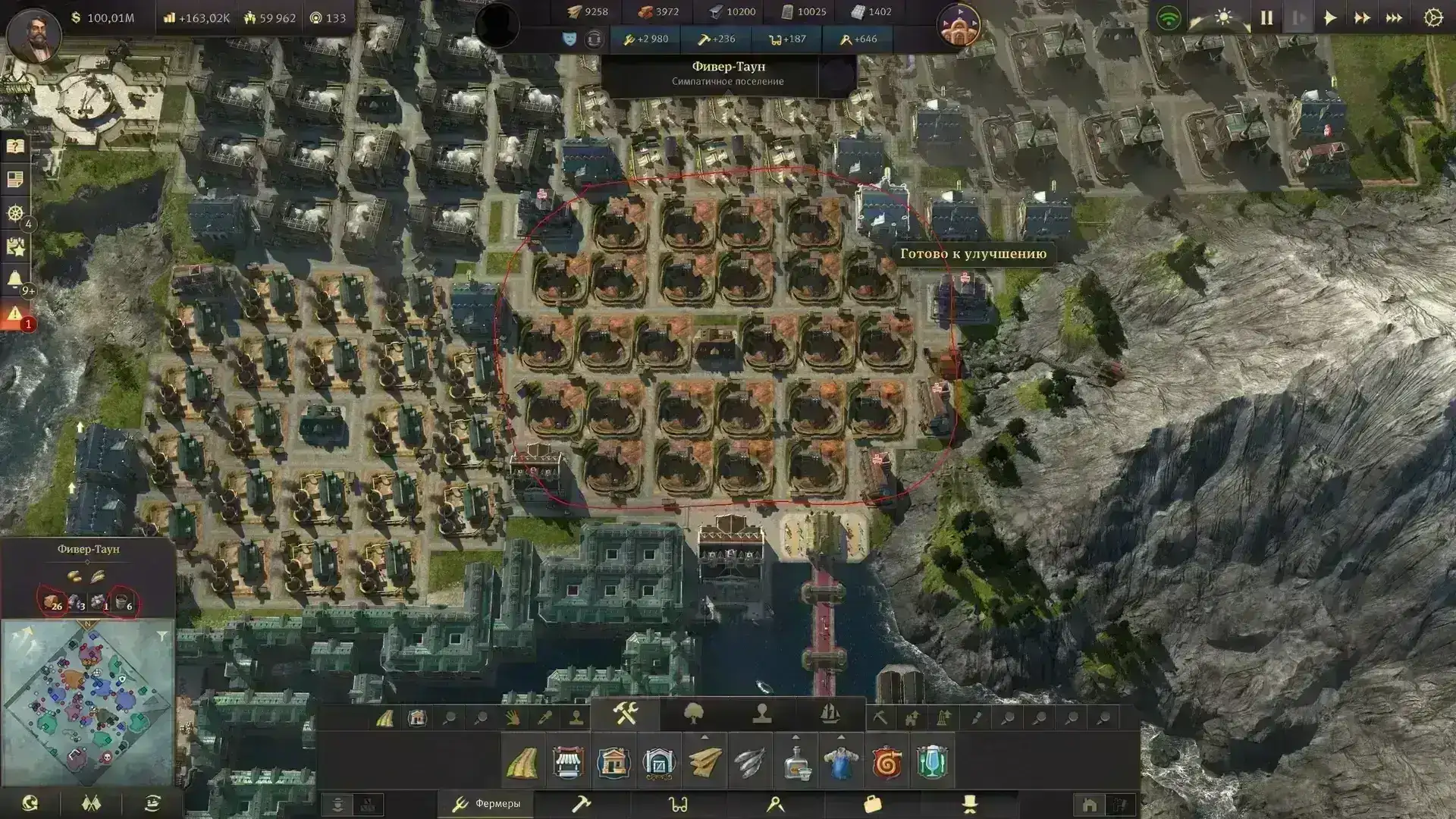Switch to the workers hammer tier tab

tap(581, 804)
